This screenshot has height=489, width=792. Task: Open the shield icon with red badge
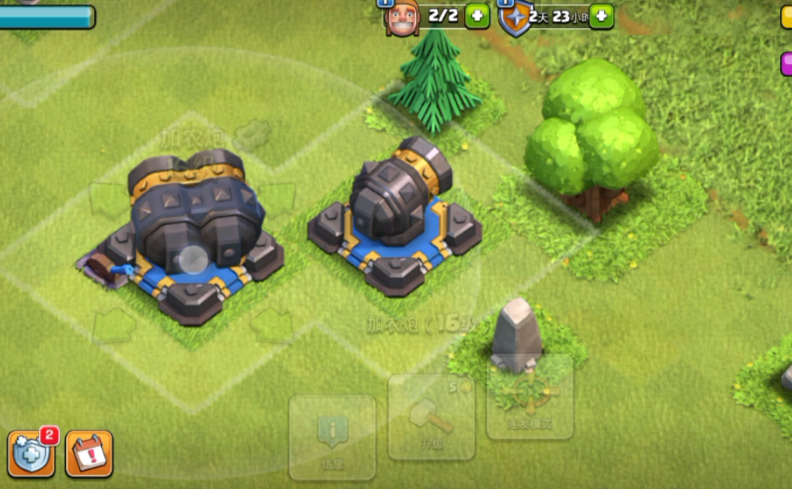pyautogui.click(x=31, y=454)
